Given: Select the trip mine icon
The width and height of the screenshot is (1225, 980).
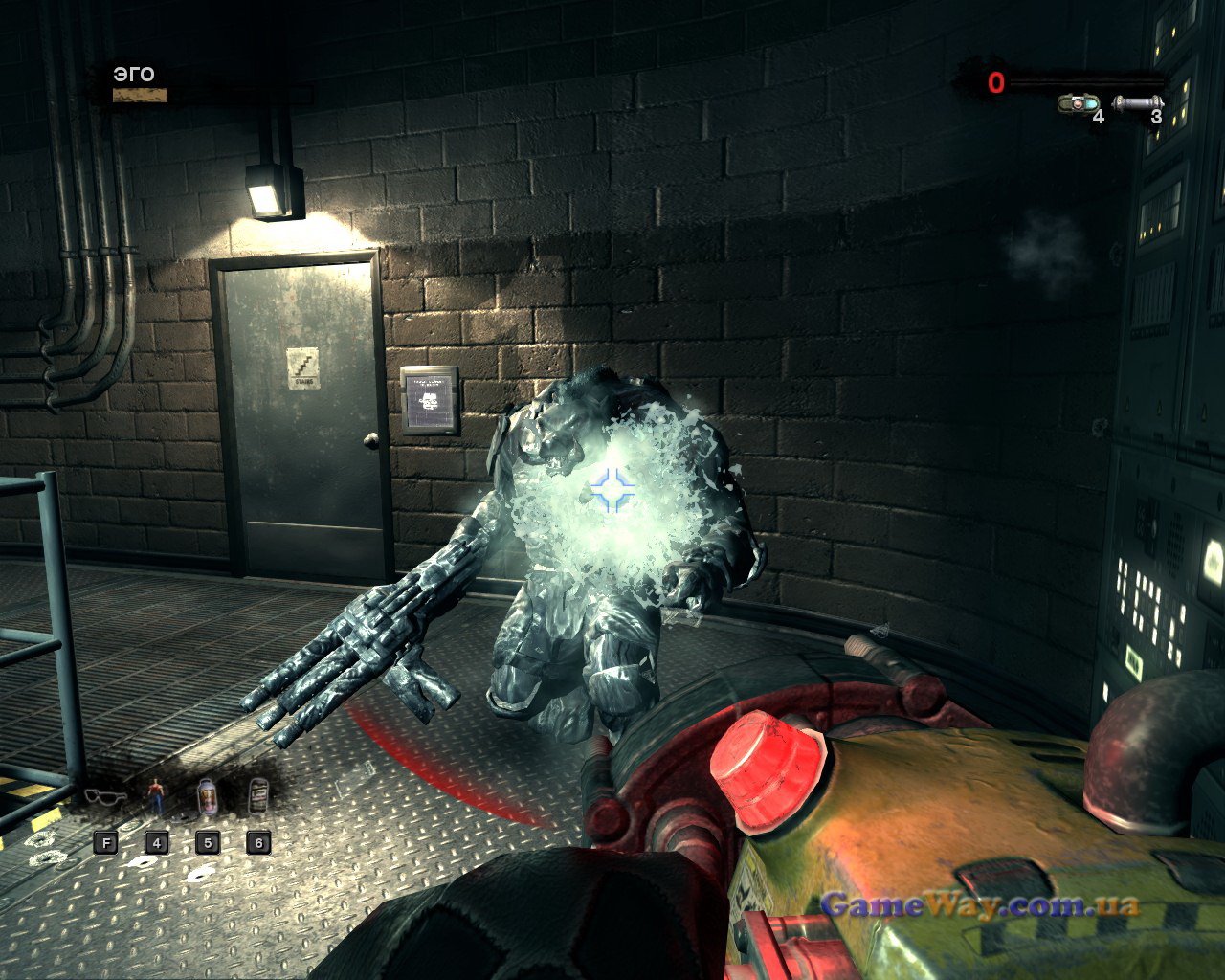Looking at the screenshot, I should point(1079,102).
